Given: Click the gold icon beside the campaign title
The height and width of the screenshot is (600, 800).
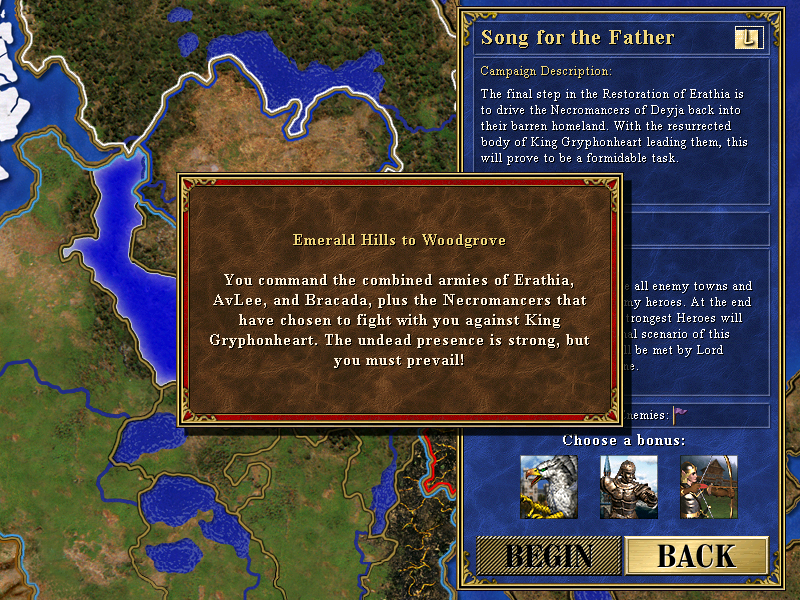Looking at the screenshot, I should click(748, 38).
